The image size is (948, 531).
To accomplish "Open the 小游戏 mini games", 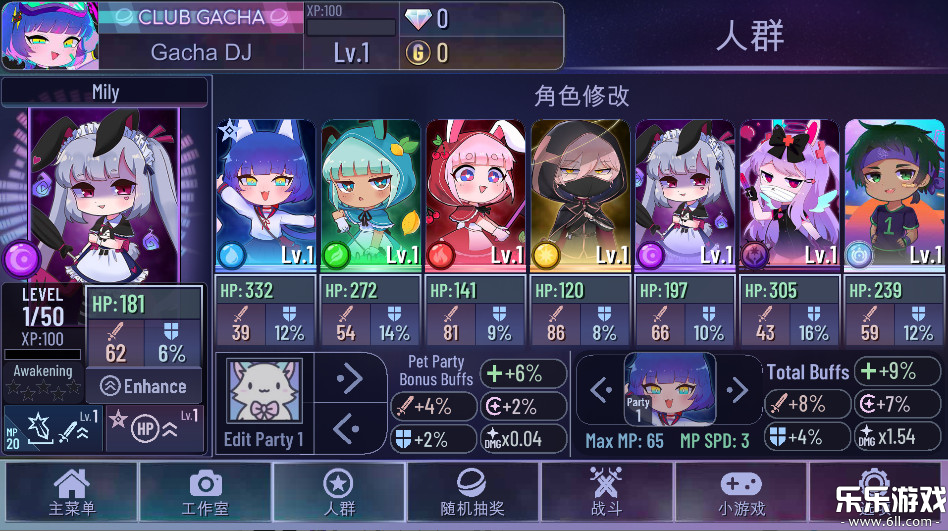I will (x=741, y=493).
